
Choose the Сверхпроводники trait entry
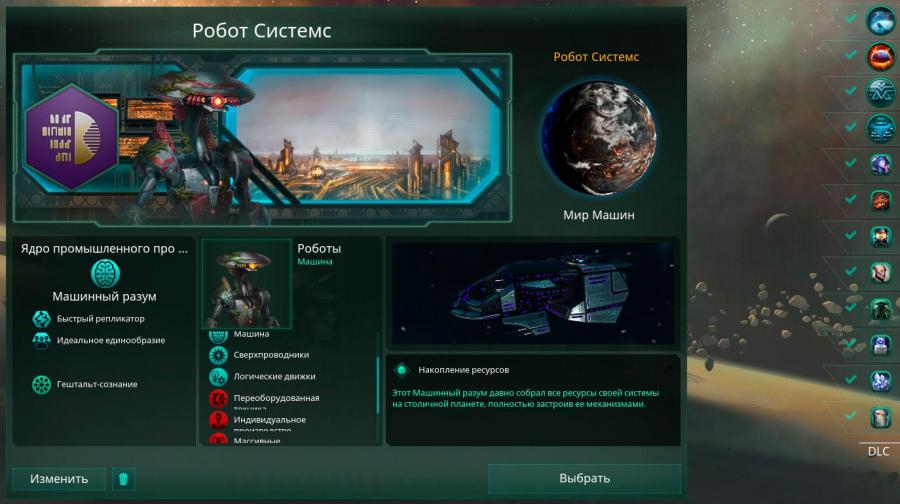tap(218, 355)
